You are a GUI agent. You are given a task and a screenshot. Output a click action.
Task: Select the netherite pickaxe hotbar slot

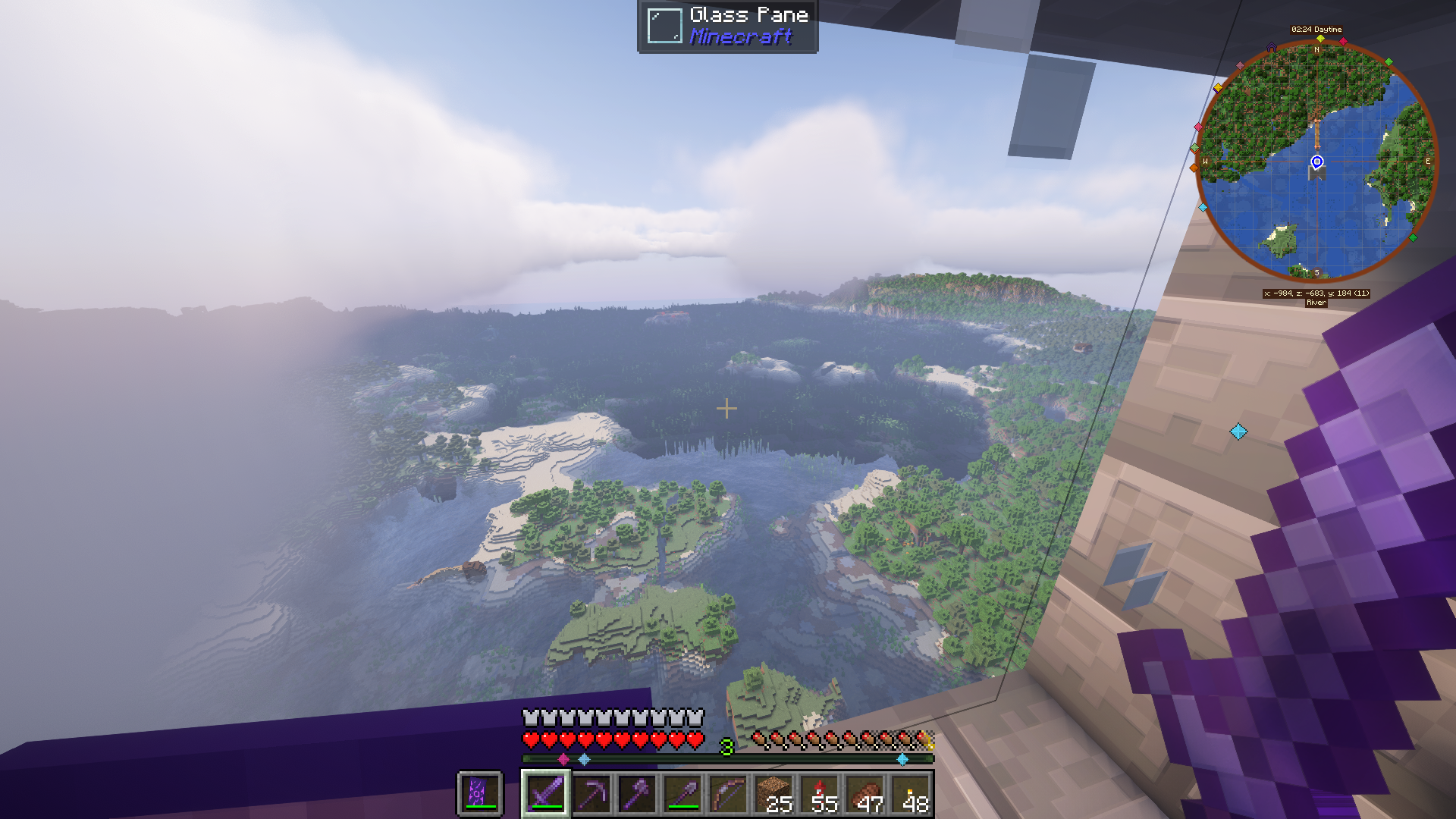(591, 794)
